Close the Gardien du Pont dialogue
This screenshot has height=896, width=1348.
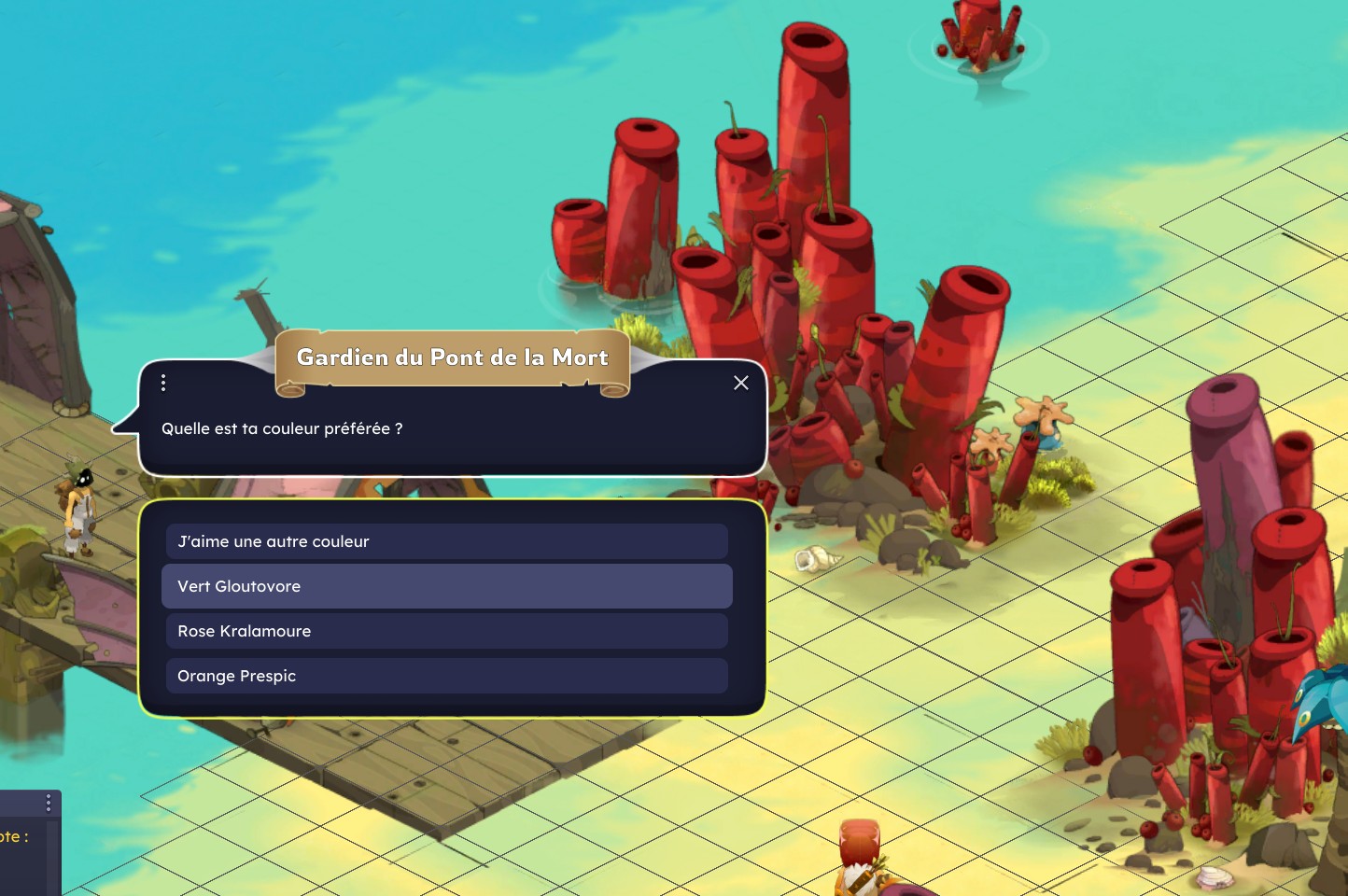click(x=741, y=383)
